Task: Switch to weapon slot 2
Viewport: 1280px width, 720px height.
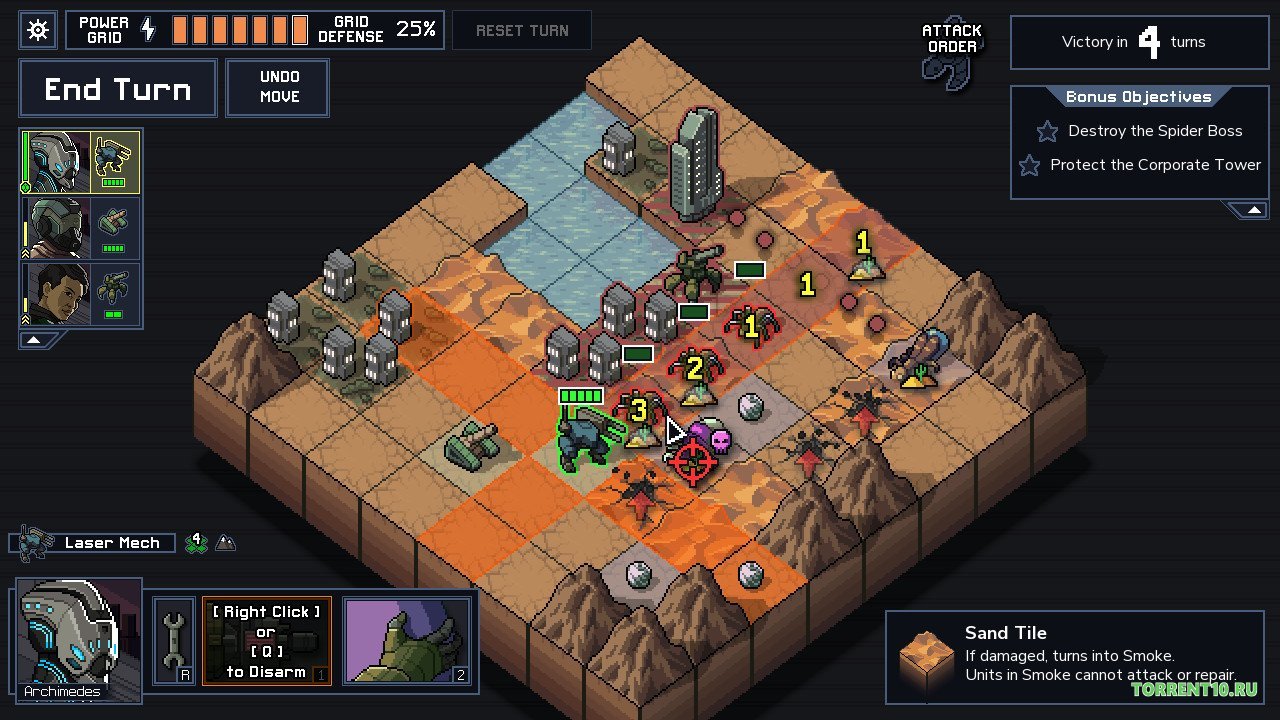Action: 408,641
